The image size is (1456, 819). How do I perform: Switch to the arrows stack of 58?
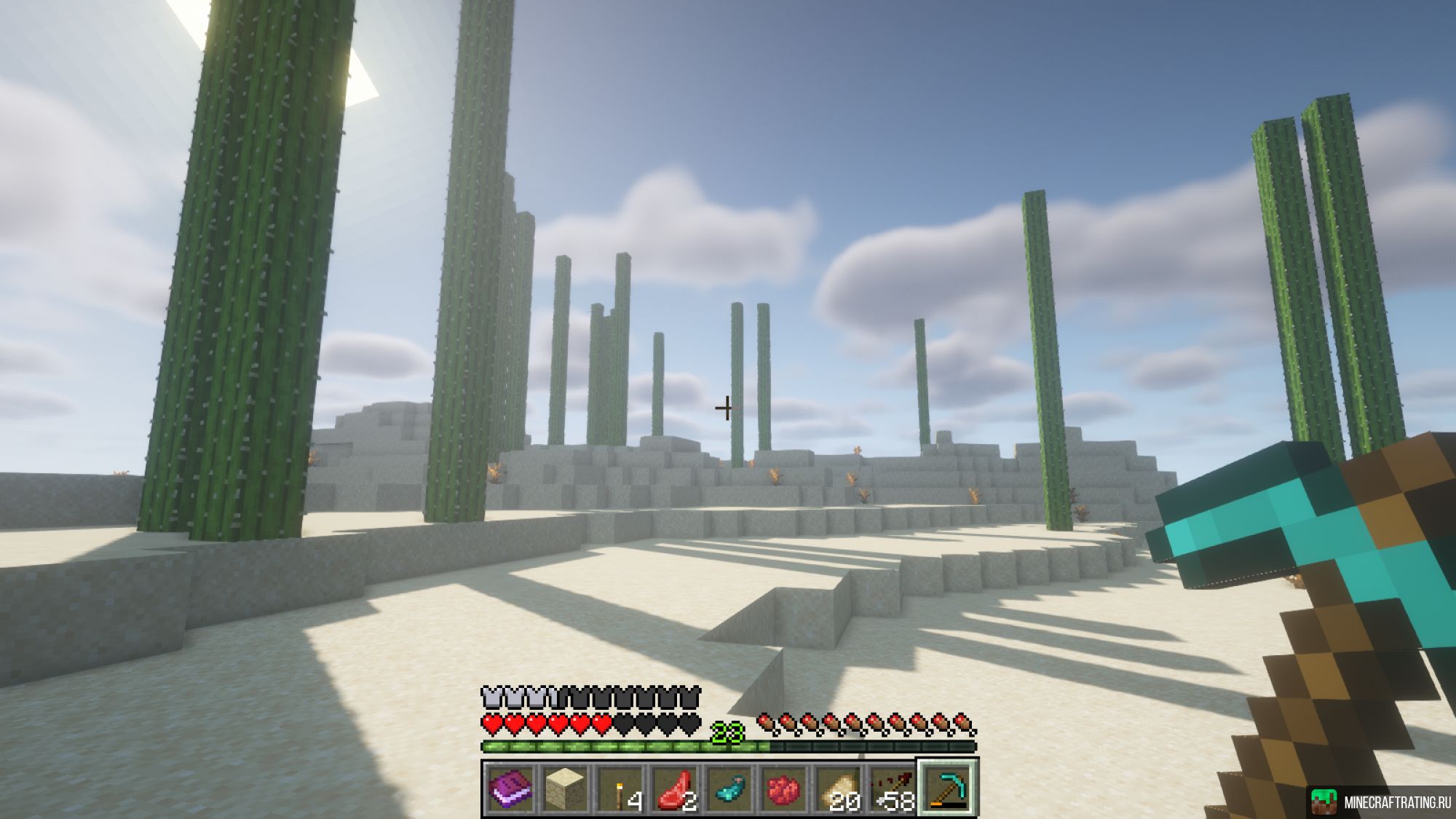pyautogui.click(x=893, y=788)
